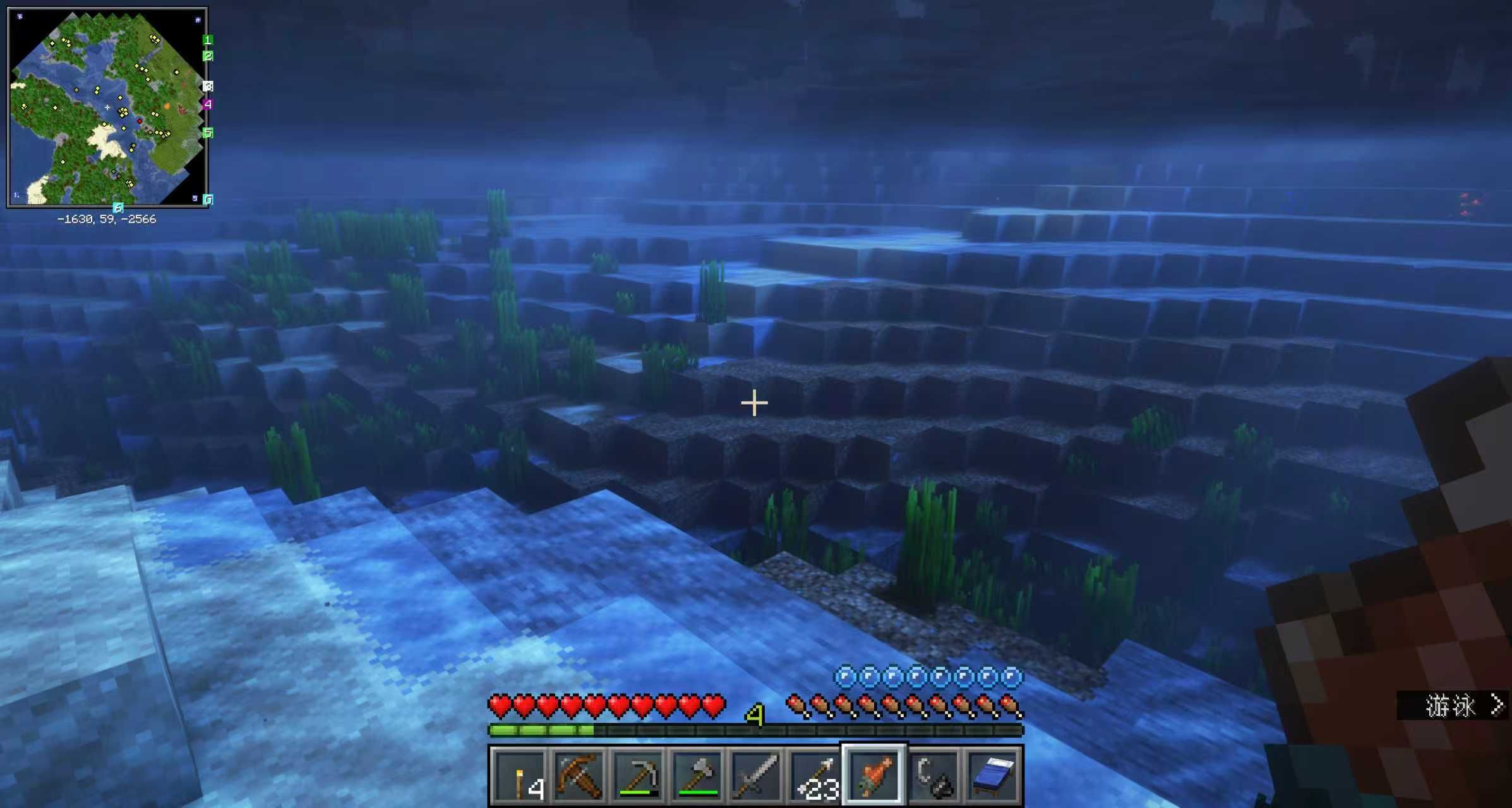Click the white waypoint marker 3

tap(208, 86)
